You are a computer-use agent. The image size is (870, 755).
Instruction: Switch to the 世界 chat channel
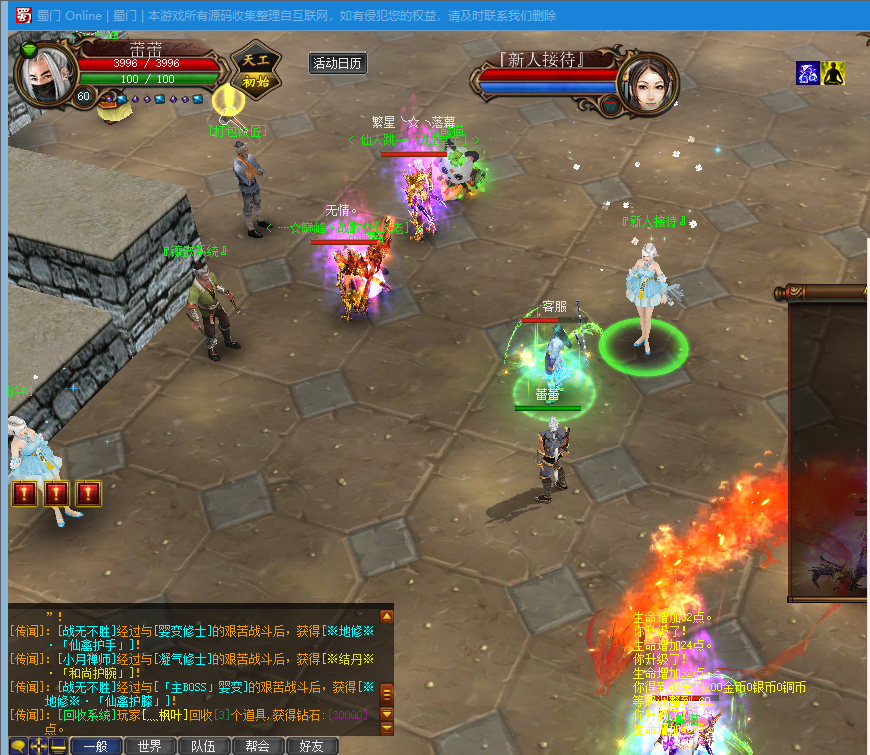point(150,746)
